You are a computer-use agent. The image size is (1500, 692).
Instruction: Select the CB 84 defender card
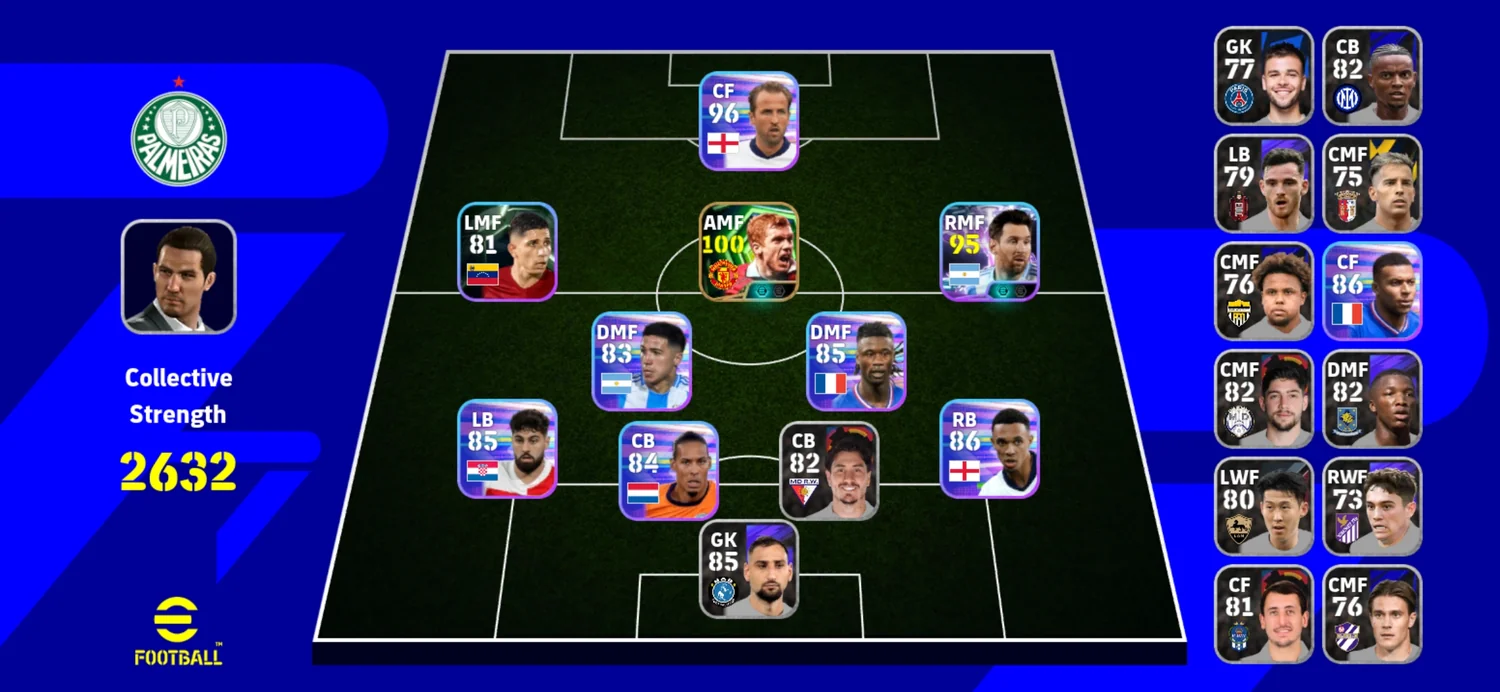[668, 470]
